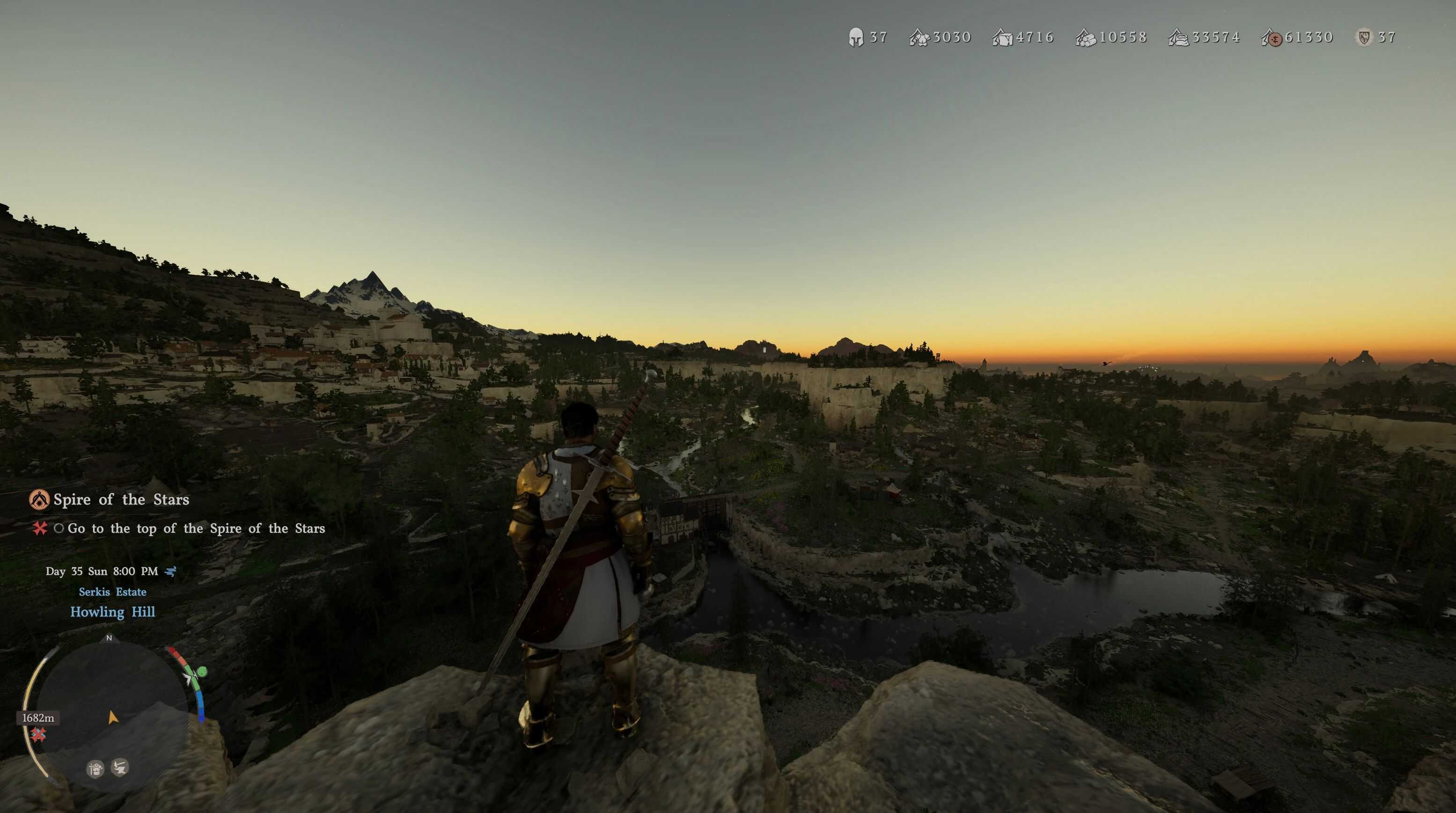Click the green marker on the minimap rim

coord(202,671)
